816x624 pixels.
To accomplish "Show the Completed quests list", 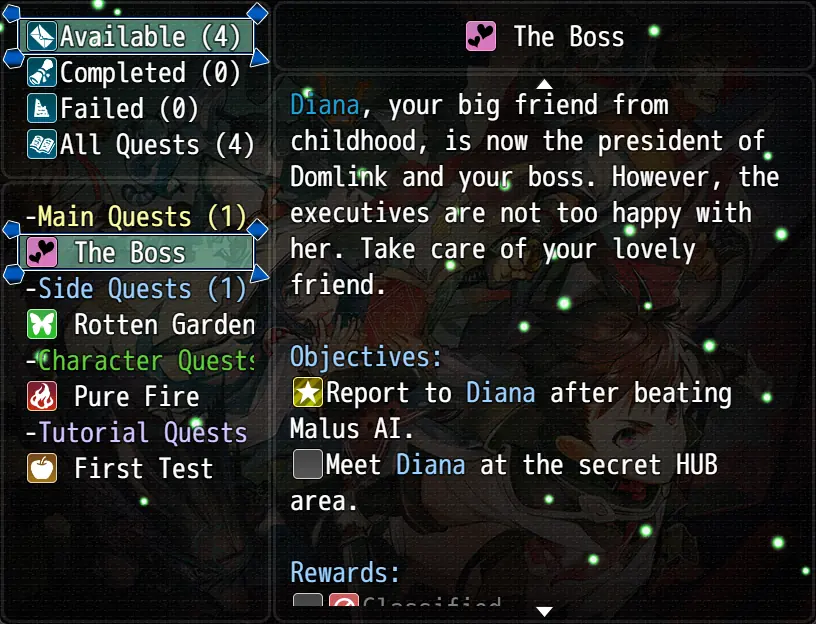I will coord(136,73).
